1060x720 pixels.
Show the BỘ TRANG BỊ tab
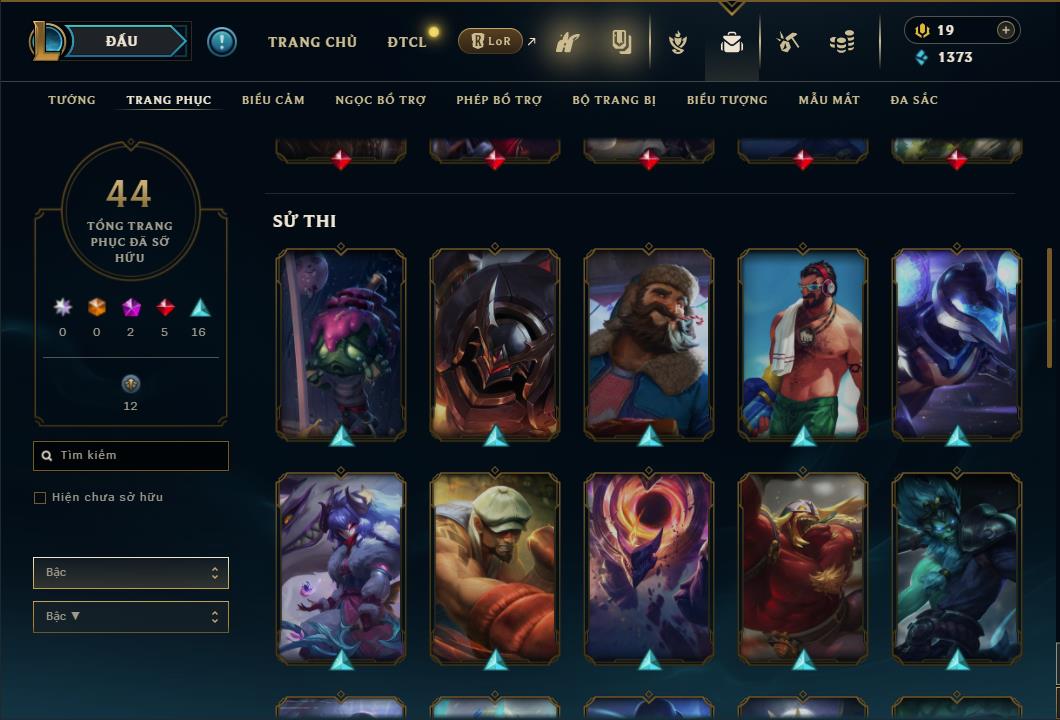(x=614, y=100)
